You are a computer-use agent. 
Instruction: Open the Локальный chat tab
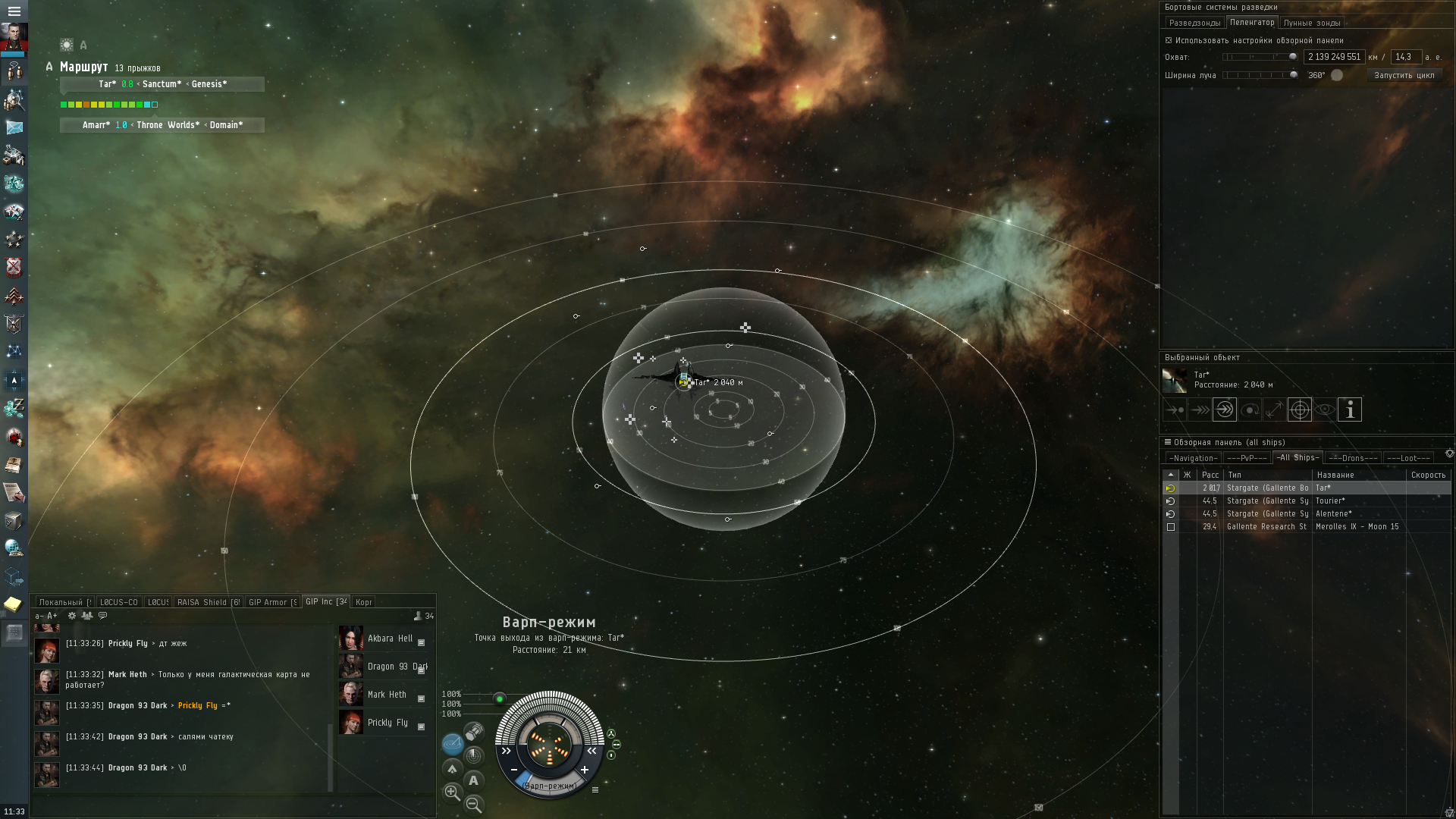[64, 602]
